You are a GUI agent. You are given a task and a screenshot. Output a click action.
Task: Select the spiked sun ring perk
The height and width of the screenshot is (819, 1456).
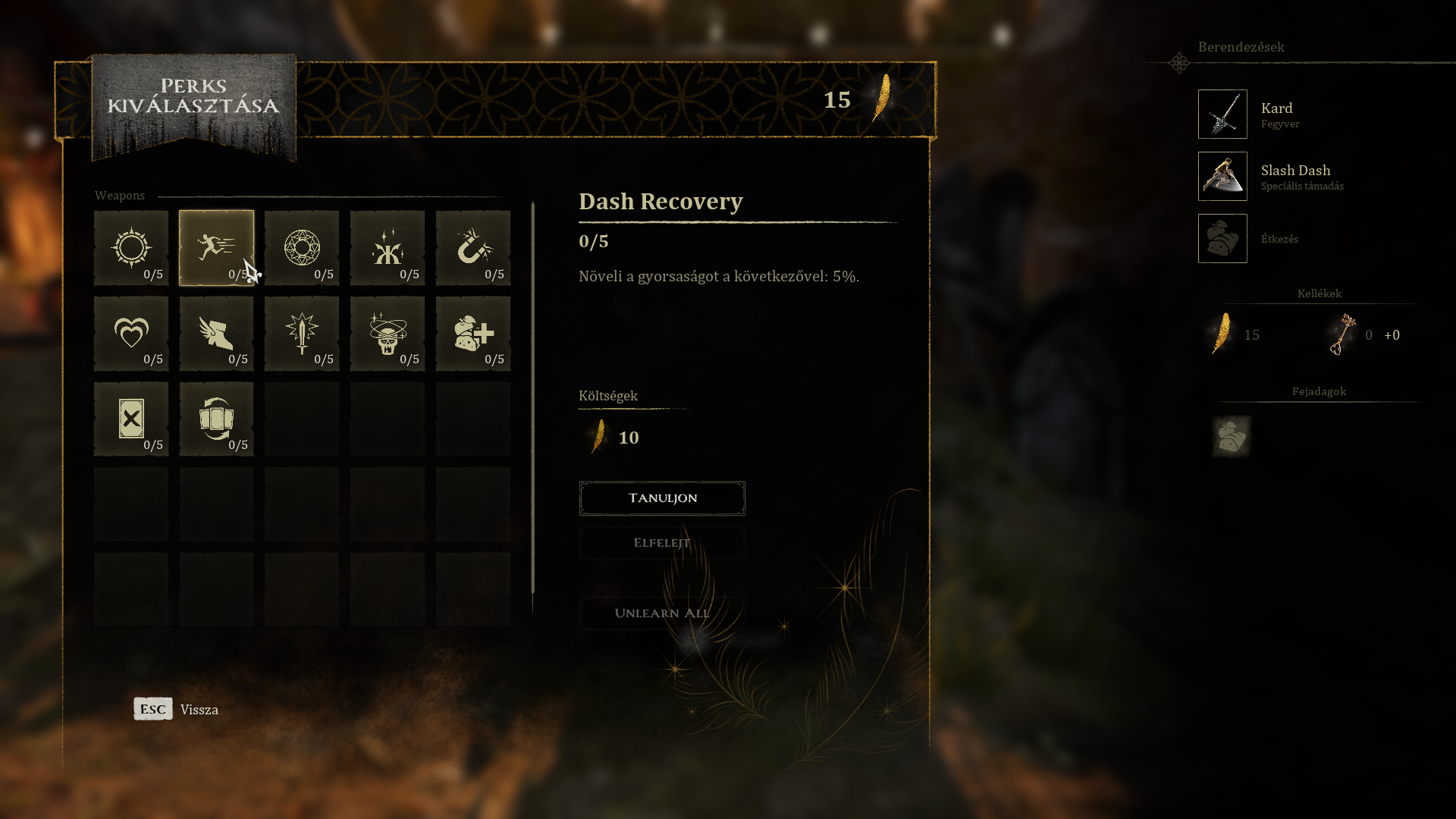(x=131, y=248)
